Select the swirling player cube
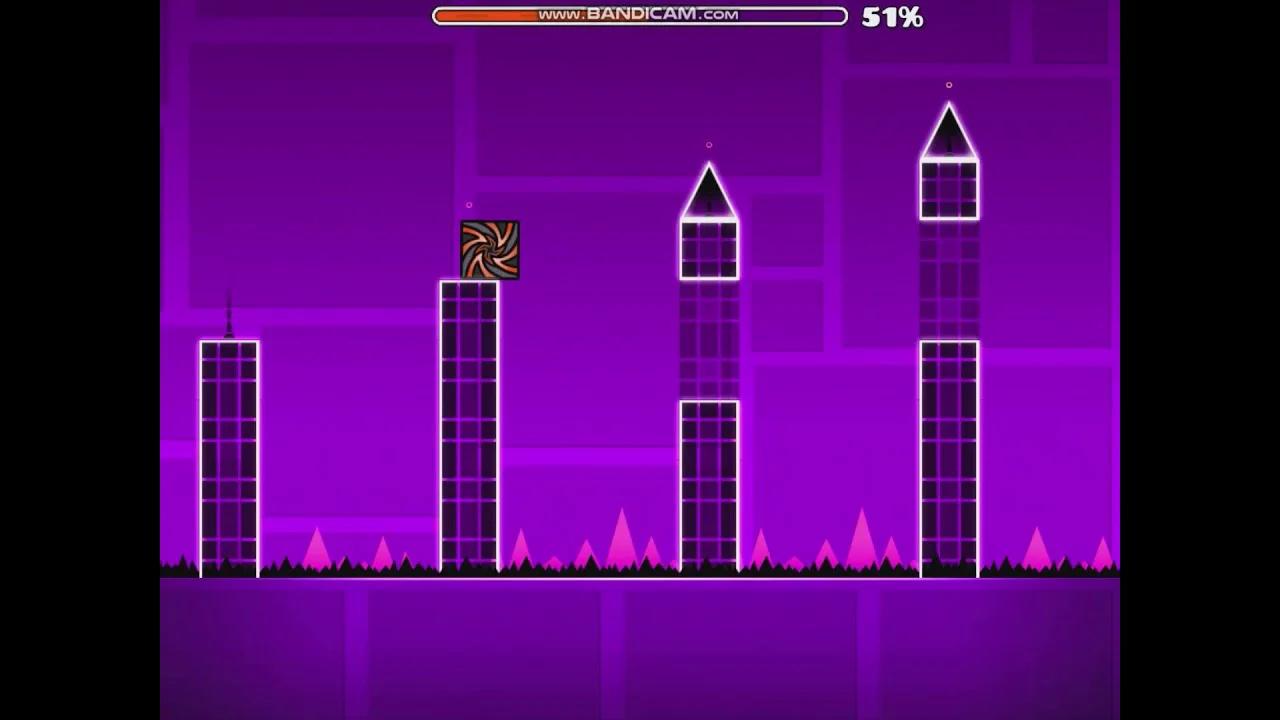The width and height of the screenshot is (1280, 720). 489,249
